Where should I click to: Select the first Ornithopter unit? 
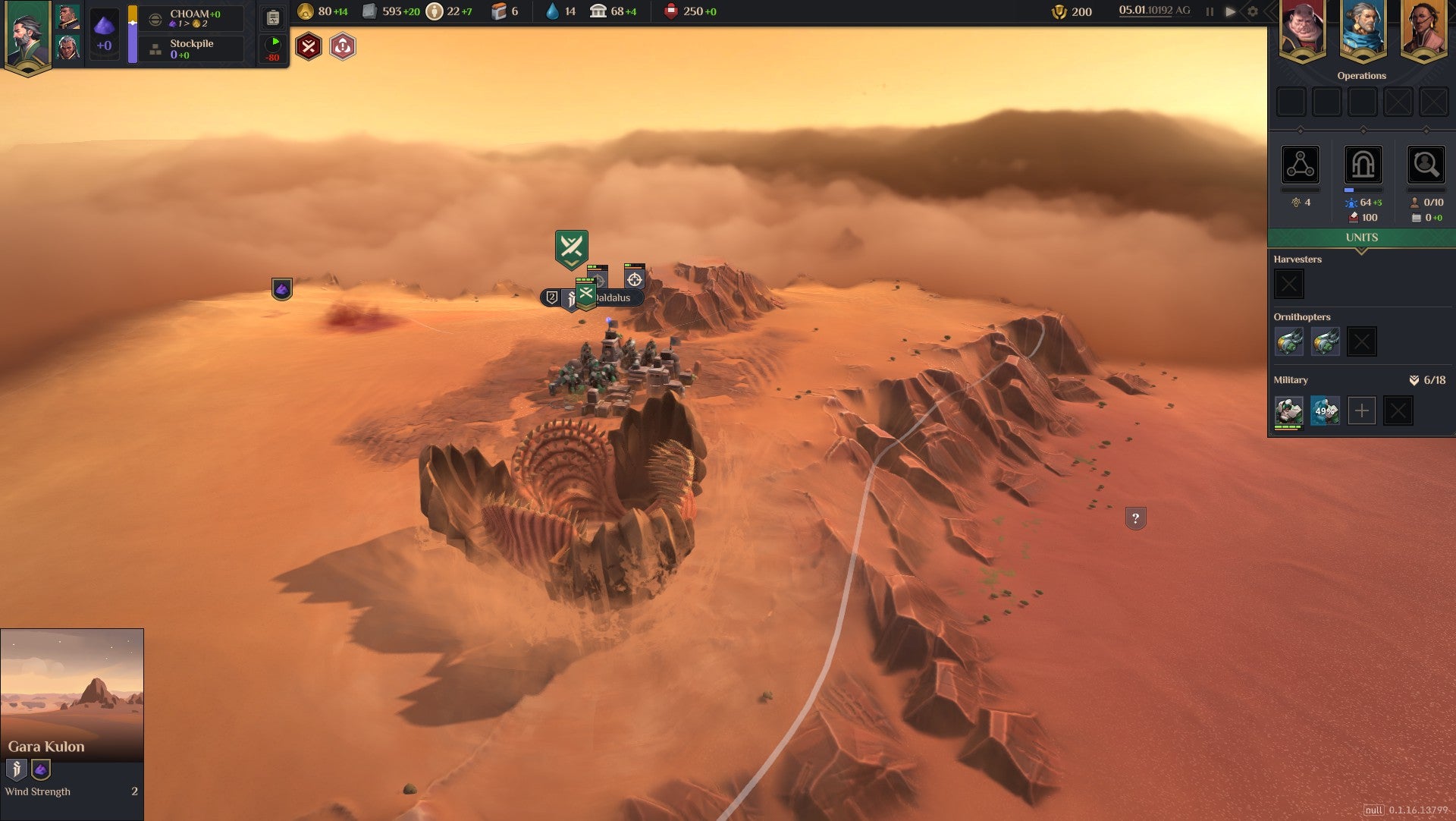[x=1289, y=342]
